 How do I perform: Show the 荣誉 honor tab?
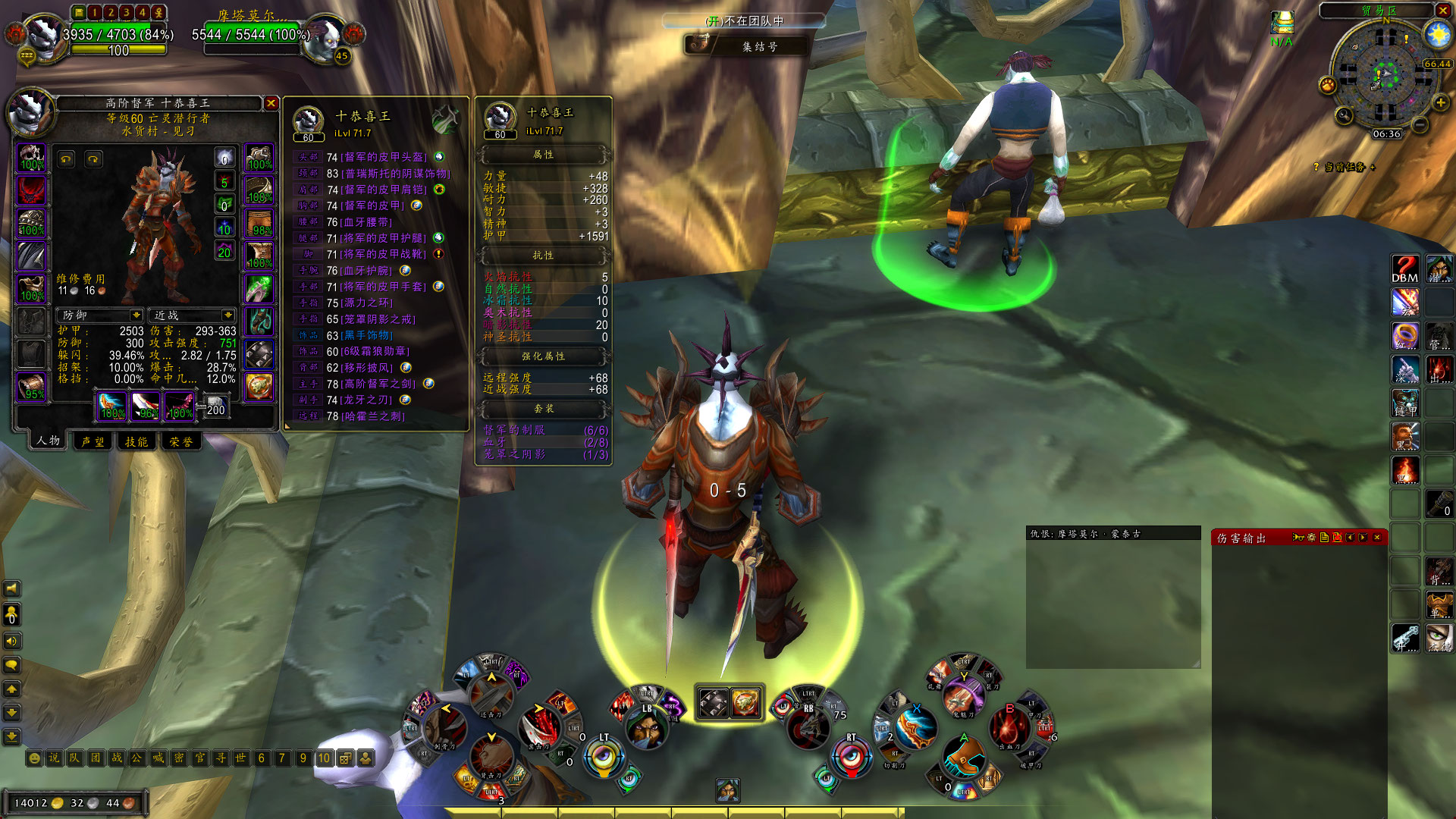pyautogui.click(x=180, y=441)
